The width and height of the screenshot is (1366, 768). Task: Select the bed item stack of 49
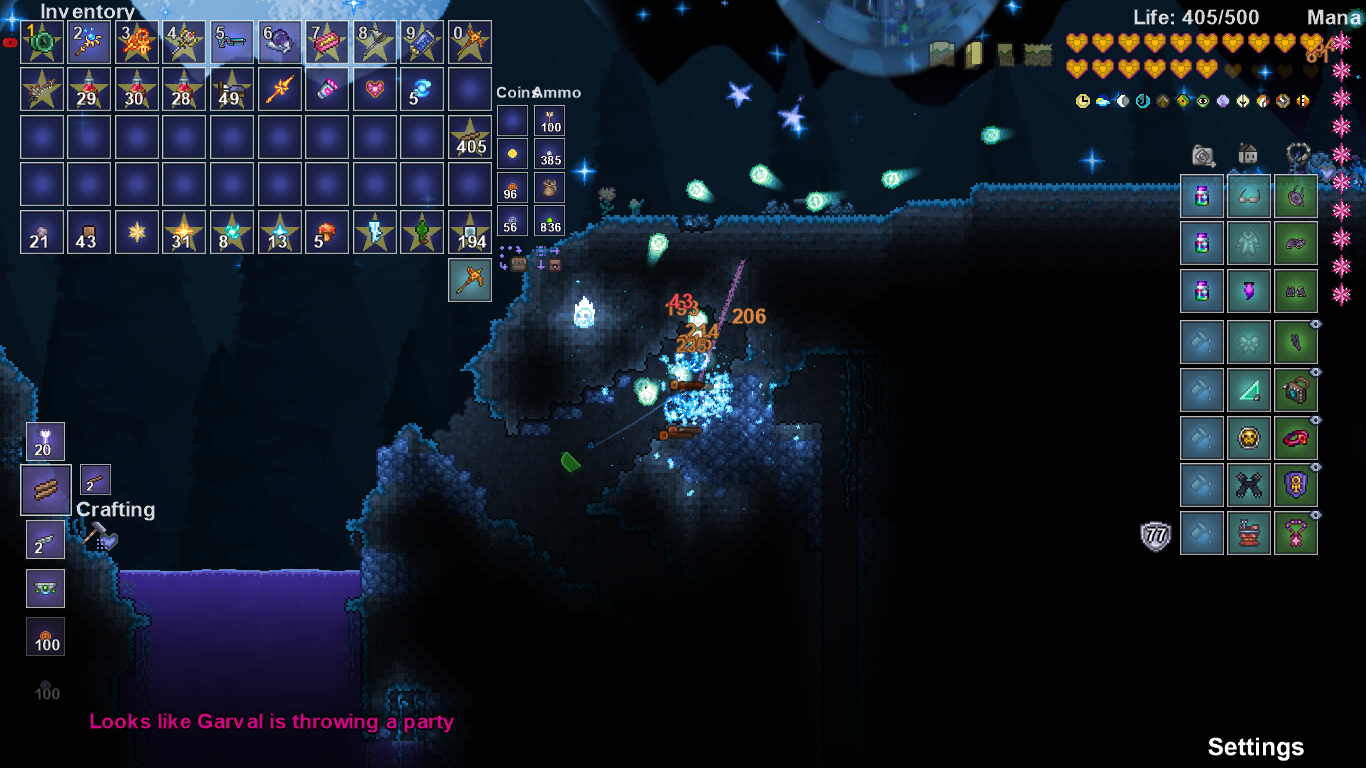(x=231, y=89)
